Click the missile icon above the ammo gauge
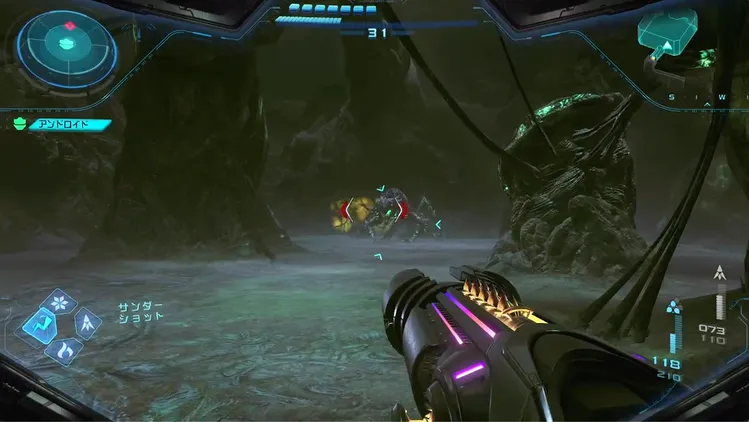Image resolution: width=749 pixels, height=422 pixels. (x=718, y=272)
